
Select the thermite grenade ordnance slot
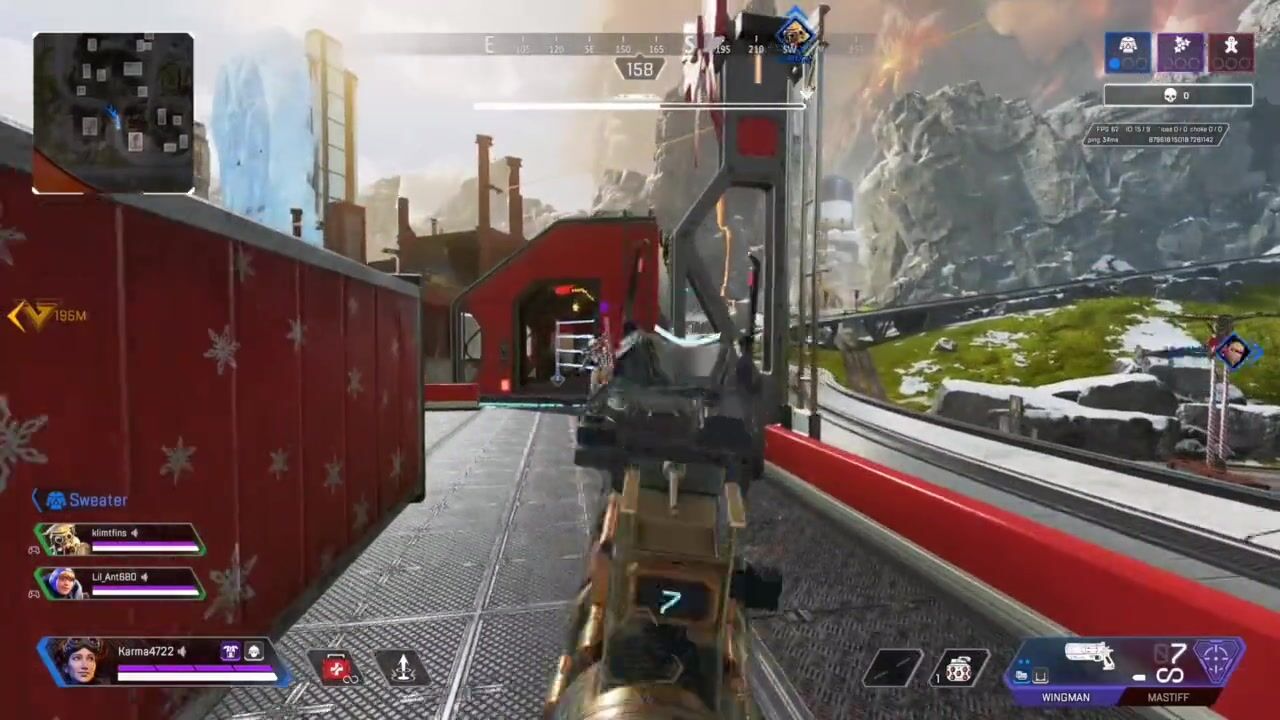[x=958, y=668]
